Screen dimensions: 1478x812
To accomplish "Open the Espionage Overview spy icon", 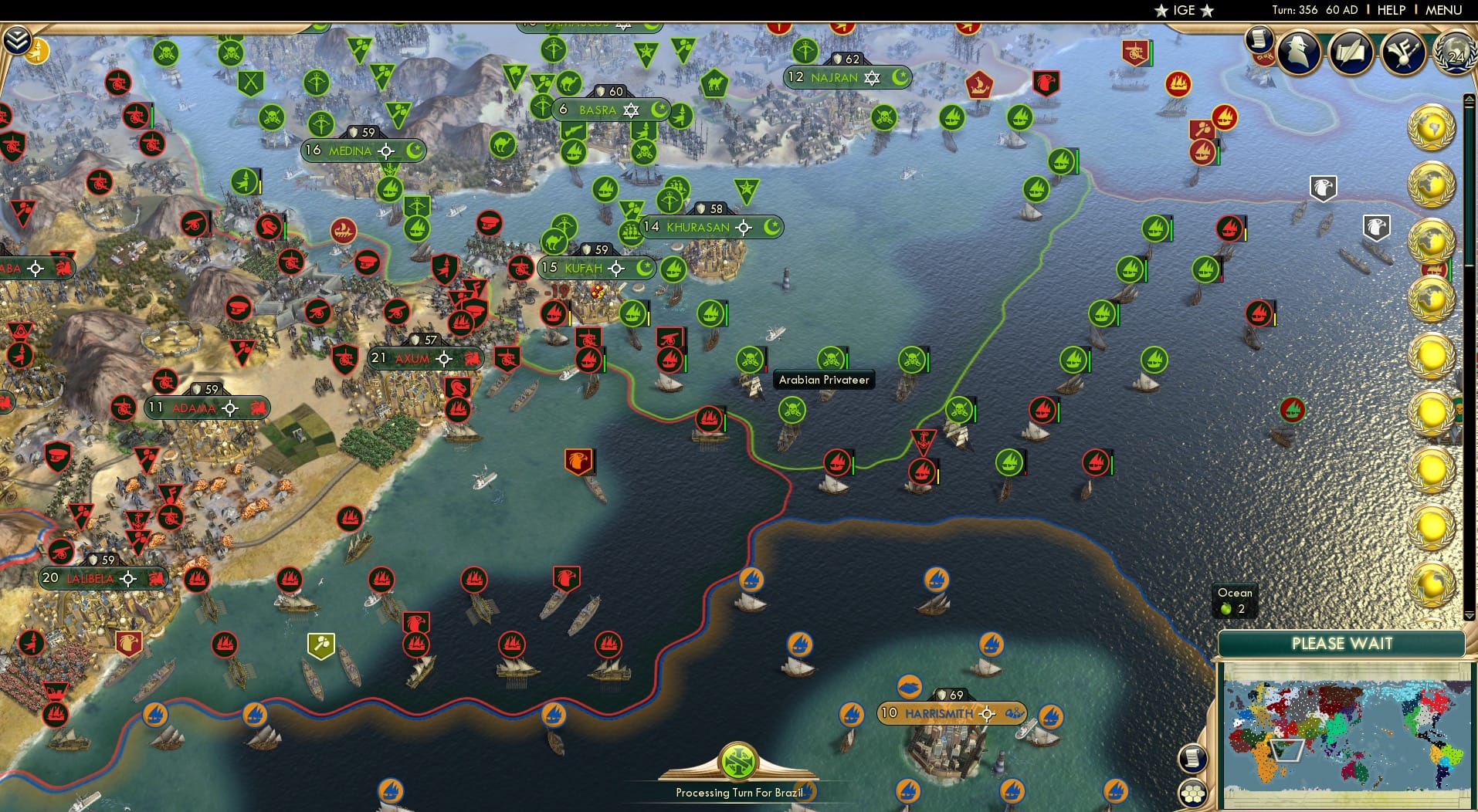I will (x=1298, y=52).
